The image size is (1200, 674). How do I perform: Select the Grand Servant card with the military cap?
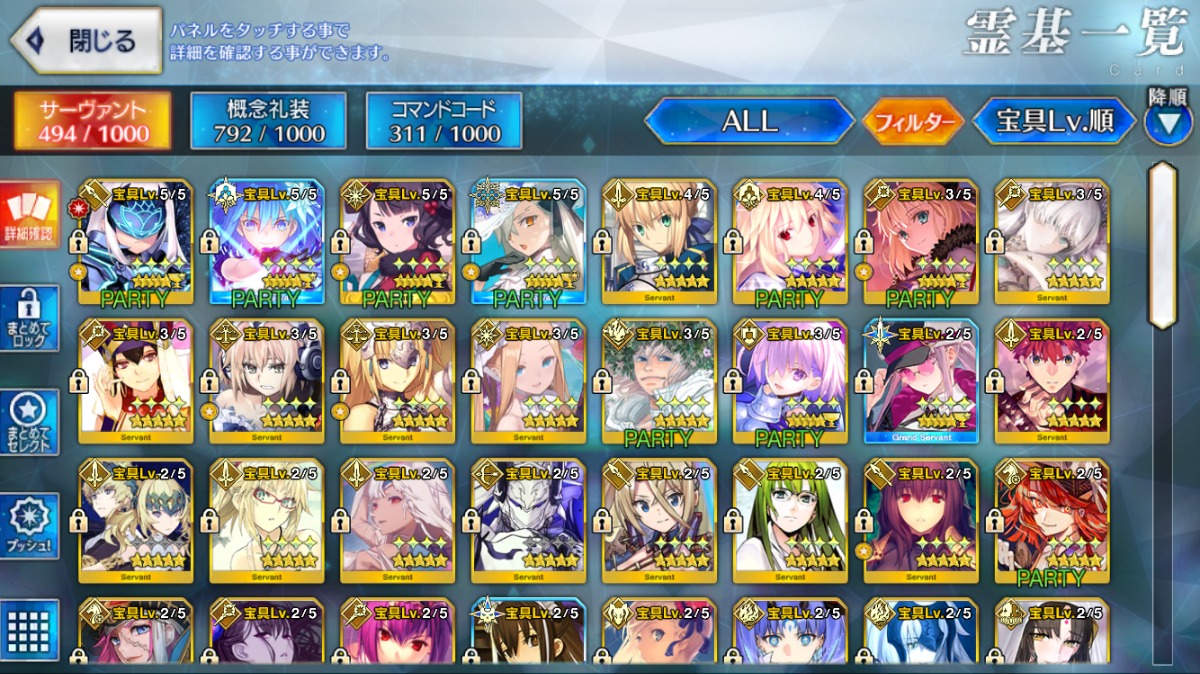[x=921, y=381]
